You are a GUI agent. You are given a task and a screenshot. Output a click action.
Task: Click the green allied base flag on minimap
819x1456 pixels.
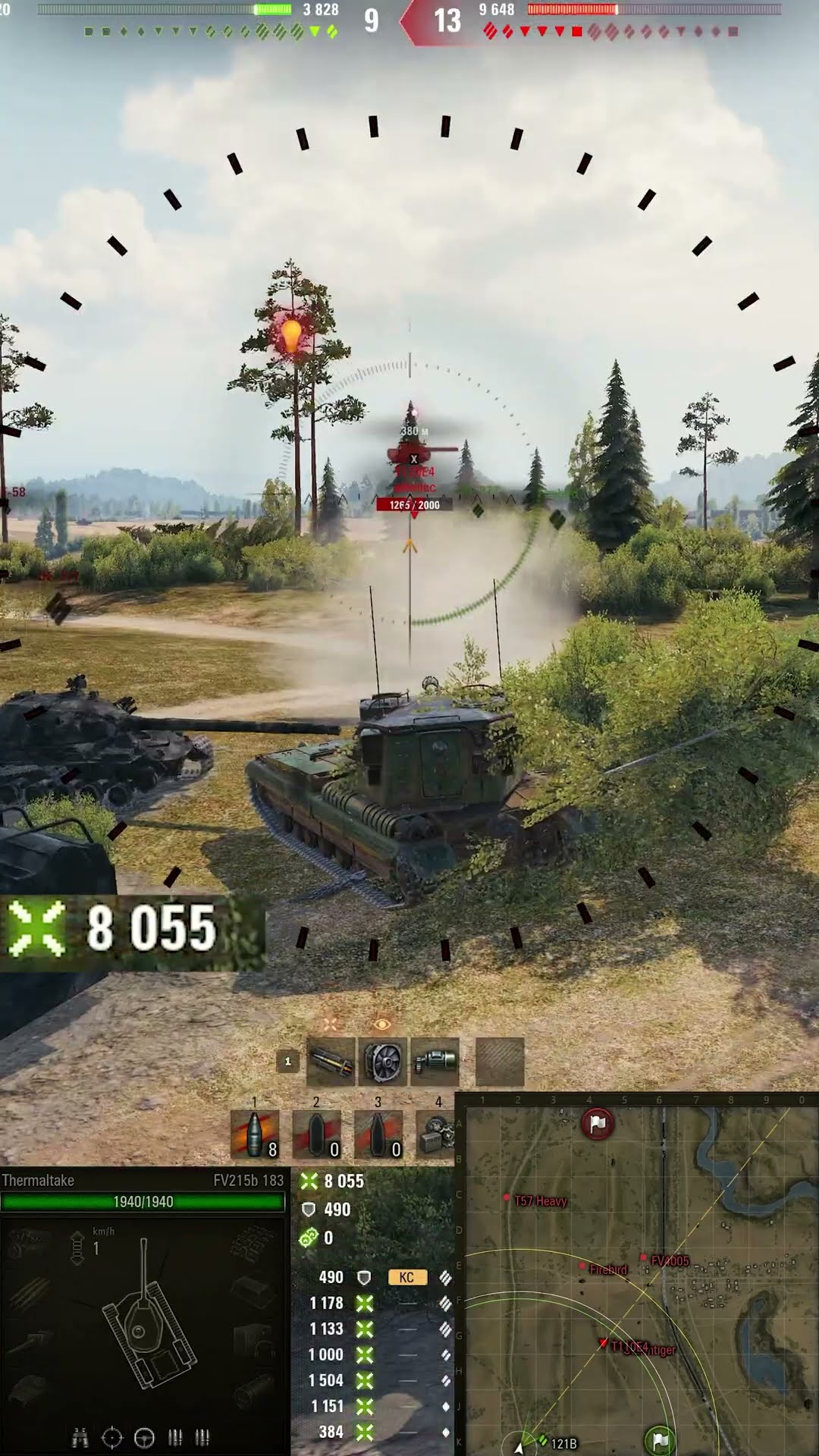660,1439
